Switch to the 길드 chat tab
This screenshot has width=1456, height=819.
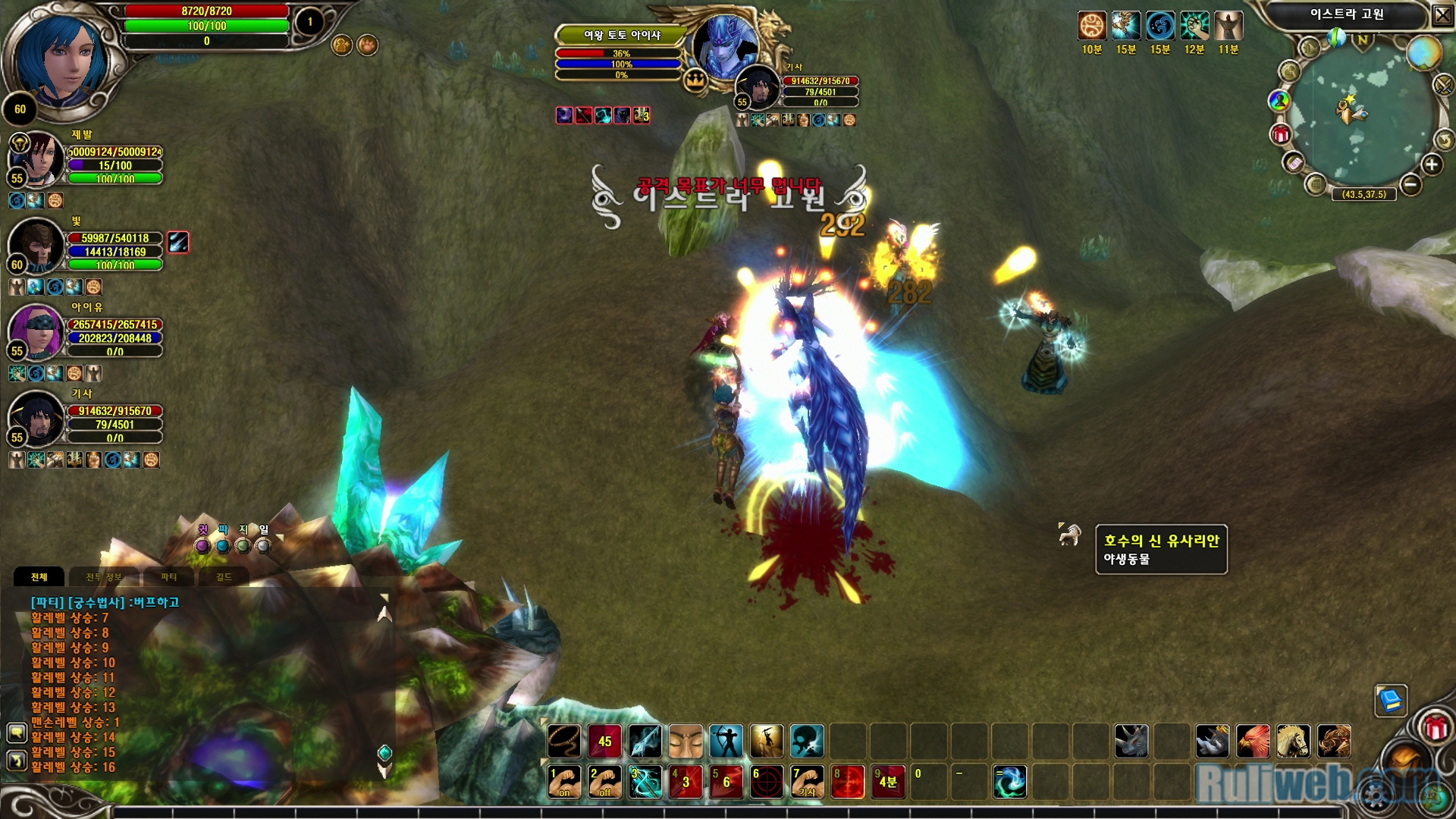pyautogui.click(x=224, y=577)
